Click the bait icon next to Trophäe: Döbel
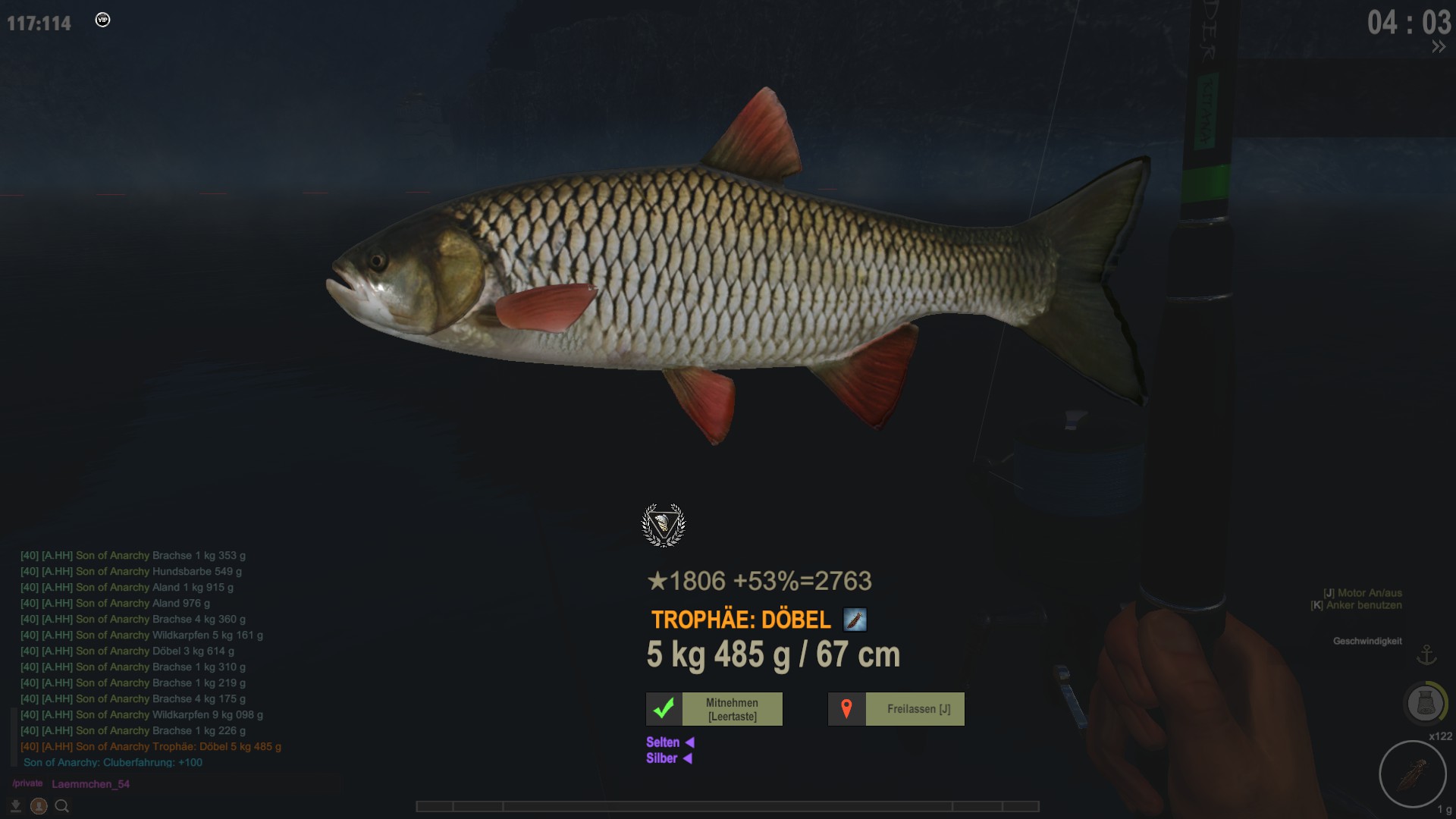The width and height of the screenshot is (1456, 819). [855, 620]
